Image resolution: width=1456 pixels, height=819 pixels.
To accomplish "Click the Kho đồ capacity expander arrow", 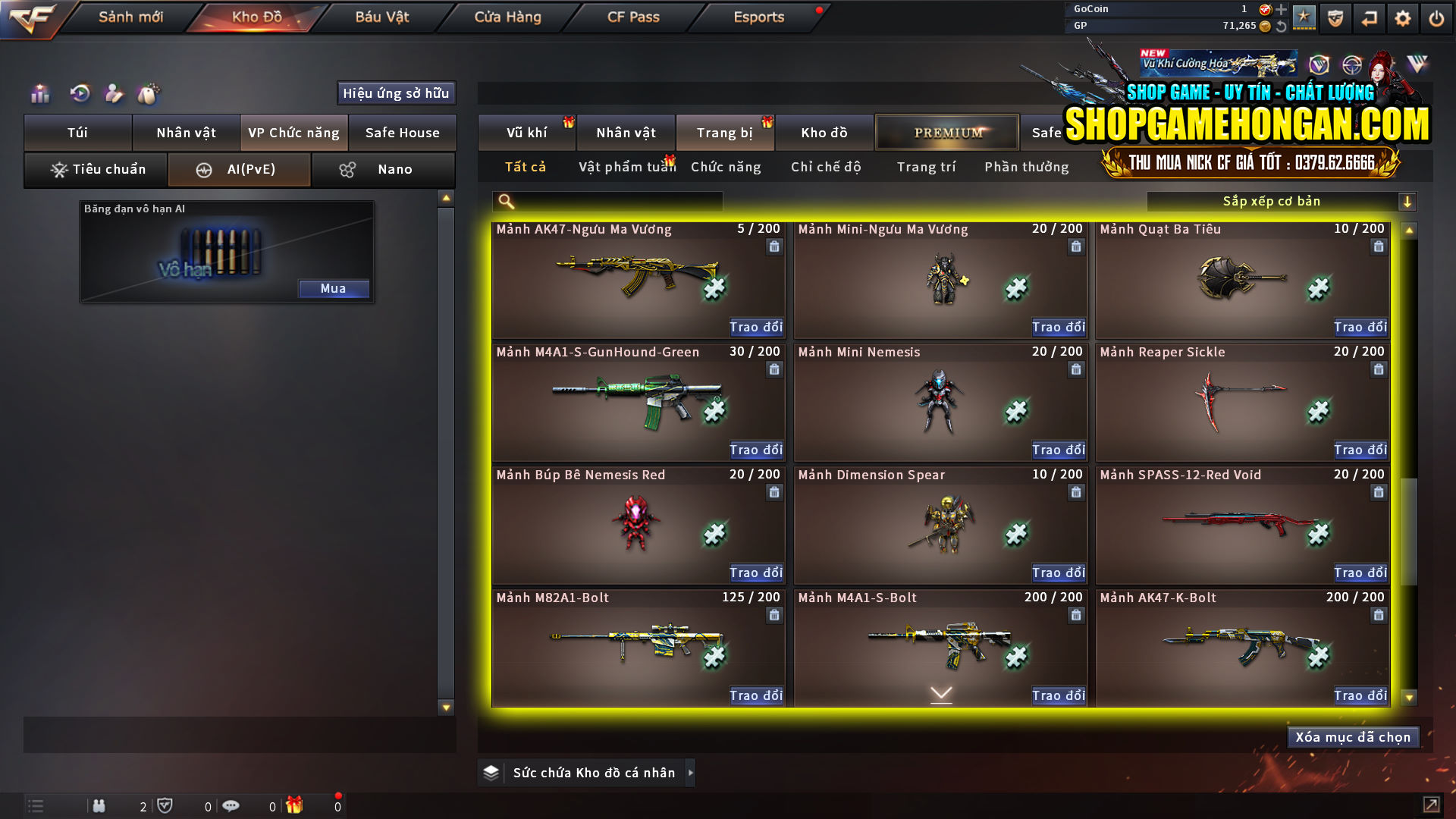I will 691,773.
